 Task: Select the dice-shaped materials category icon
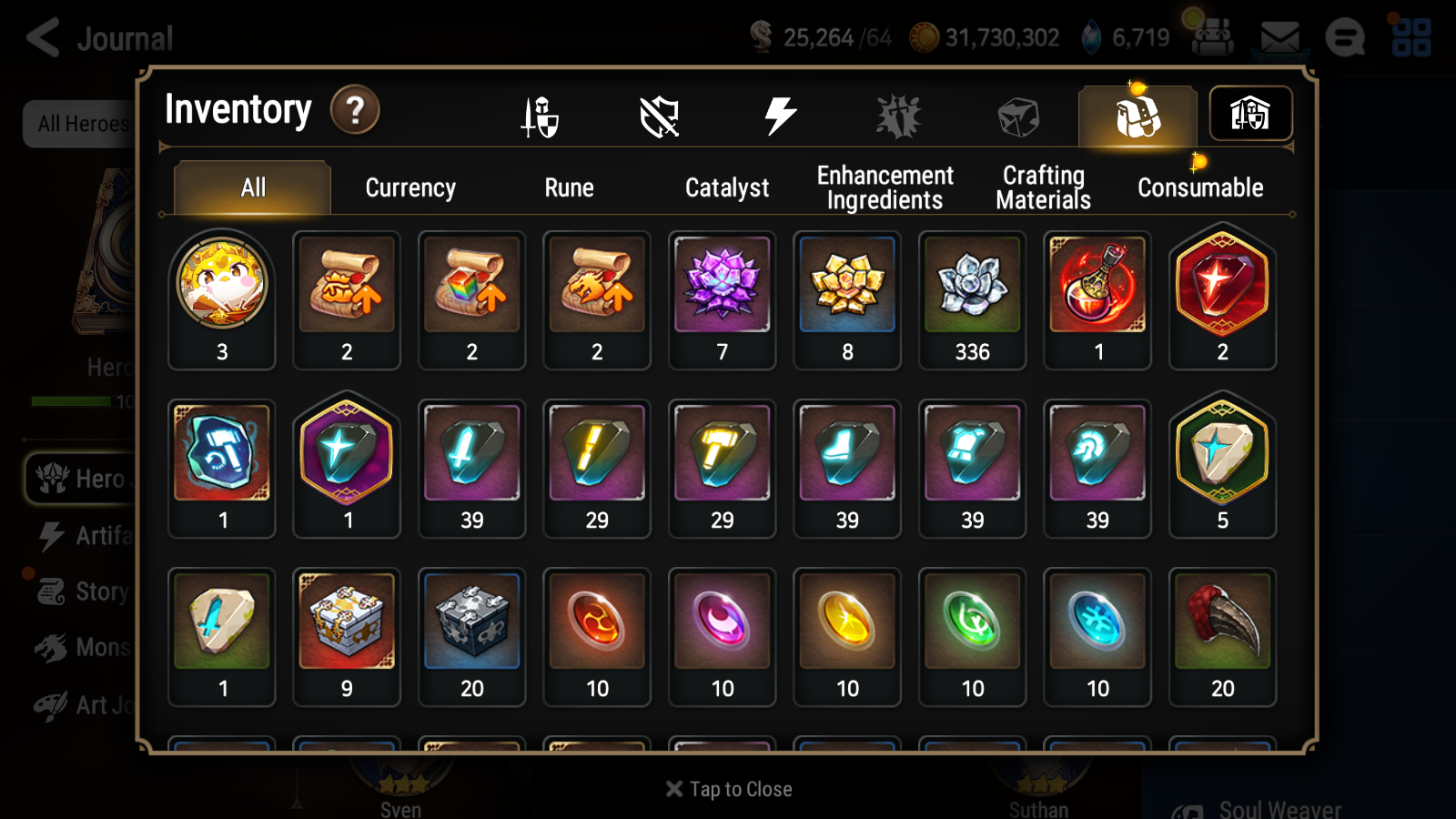click(x=1016, y=115)
